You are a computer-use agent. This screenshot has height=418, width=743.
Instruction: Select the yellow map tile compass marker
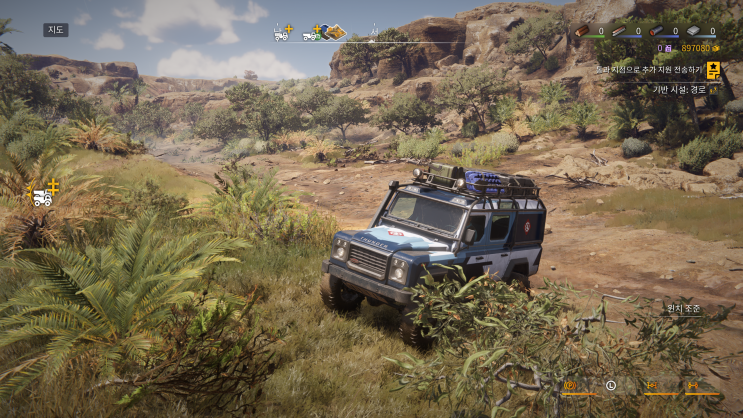335,32
